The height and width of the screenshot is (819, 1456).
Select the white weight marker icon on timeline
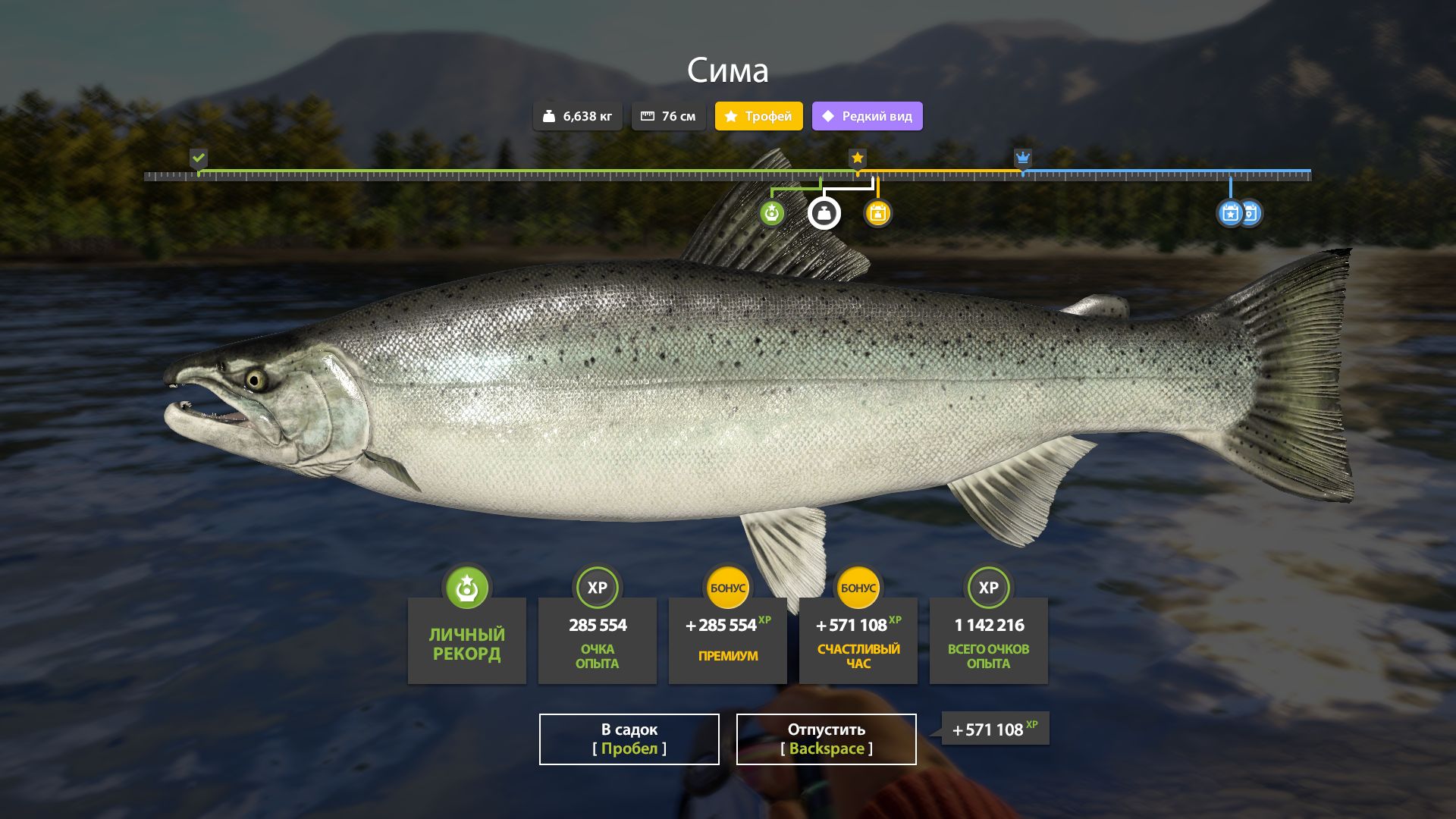point(824,213)
